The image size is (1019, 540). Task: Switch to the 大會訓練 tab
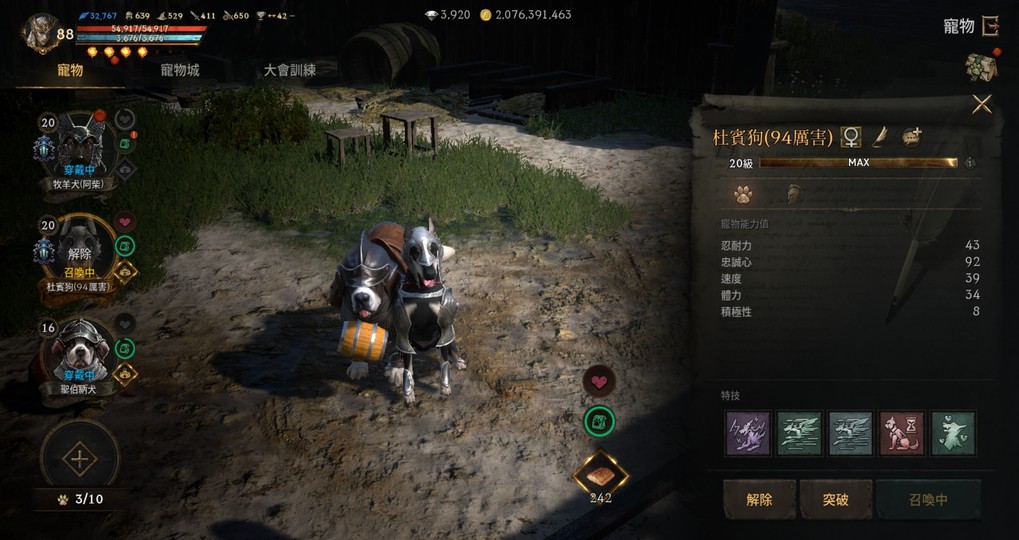290,71
